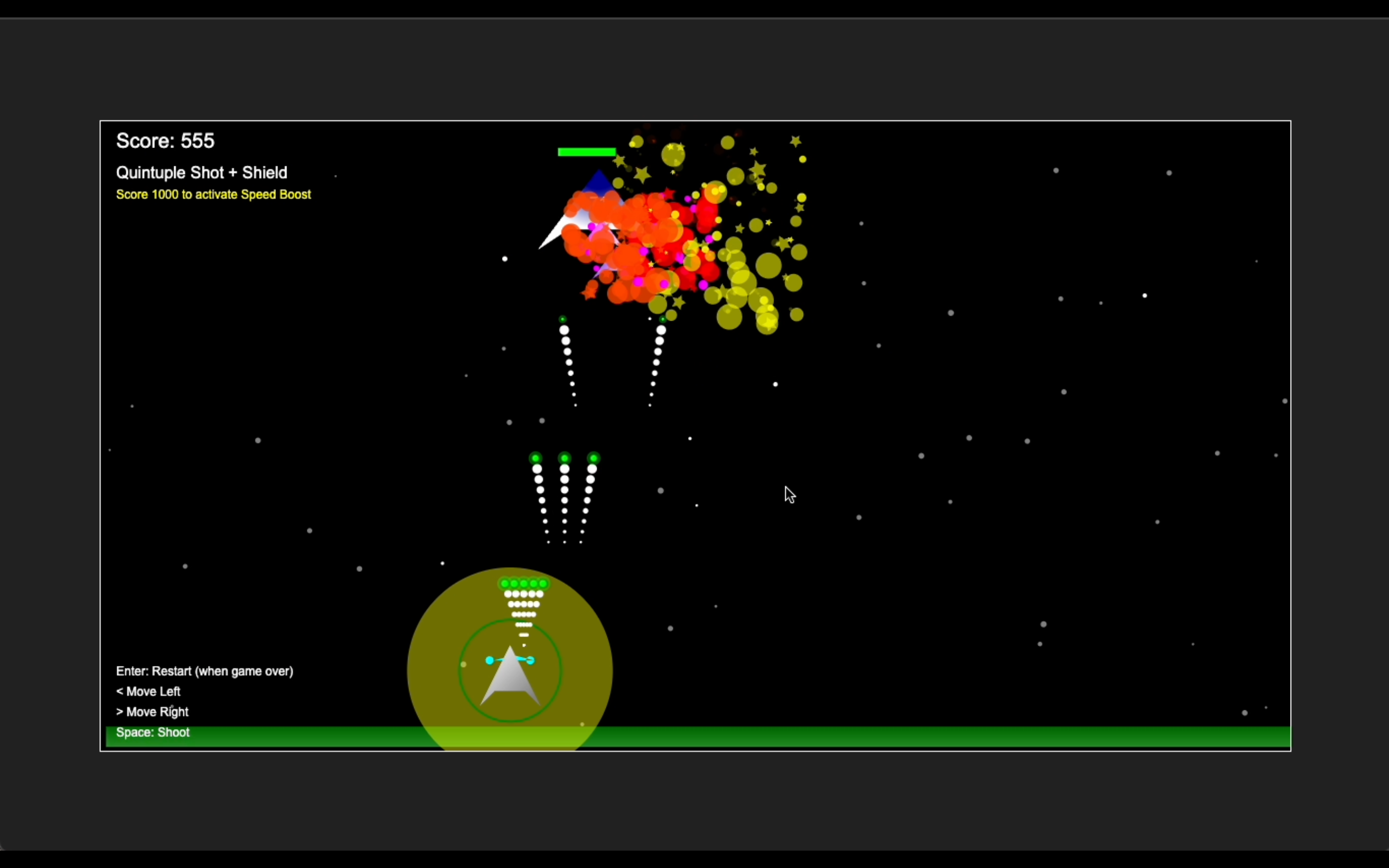The image size is (1389, 868).
Task: Click the green ground strip at the bottom
Action: (918, 737)
